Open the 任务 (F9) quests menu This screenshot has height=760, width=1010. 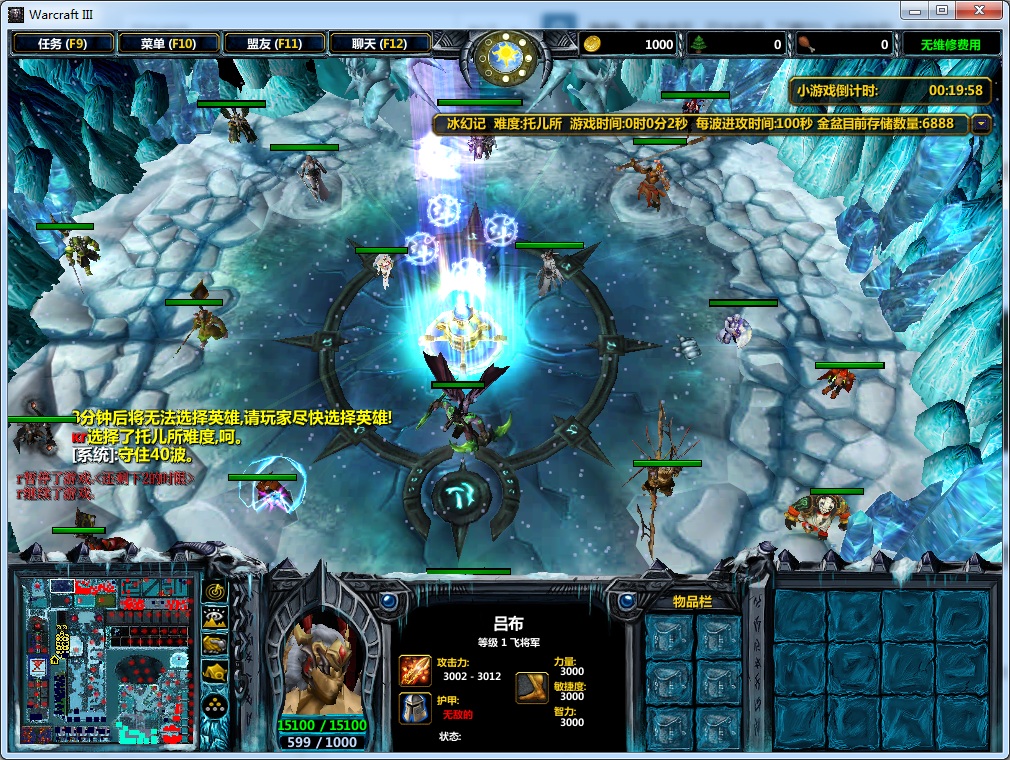(62, 44)
